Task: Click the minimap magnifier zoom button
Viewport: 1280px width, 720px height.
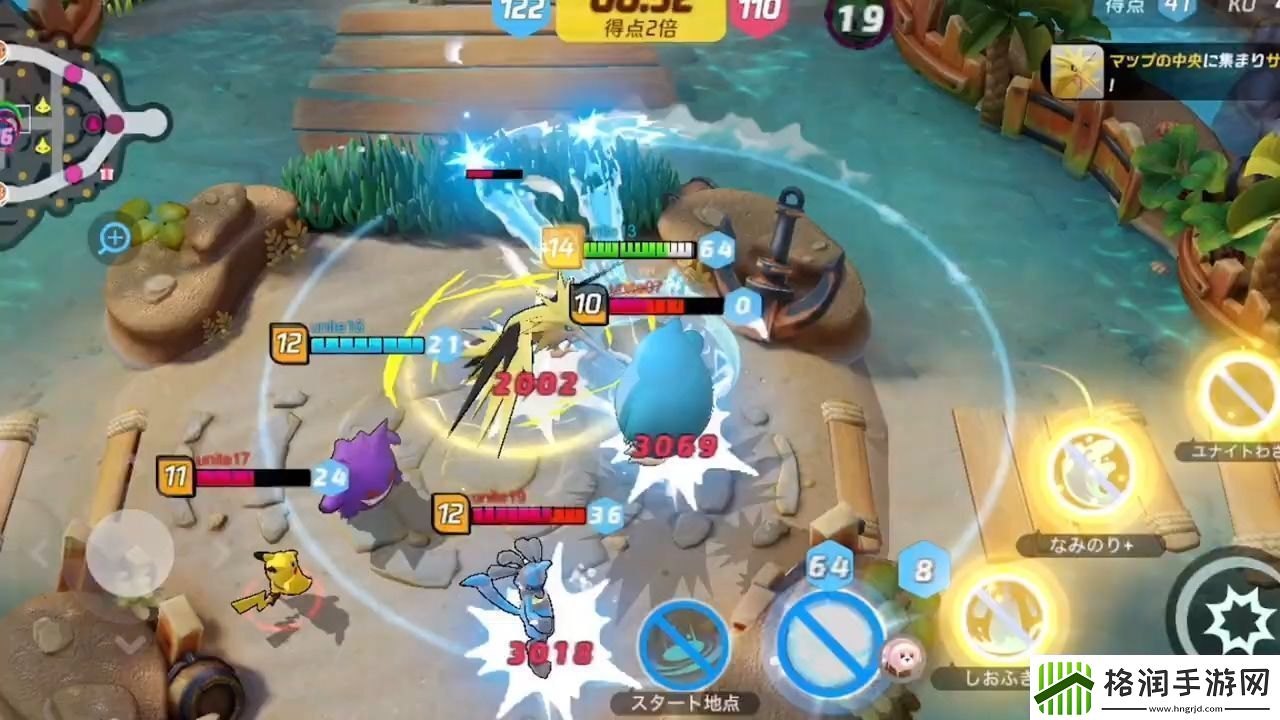Action: 115,238
